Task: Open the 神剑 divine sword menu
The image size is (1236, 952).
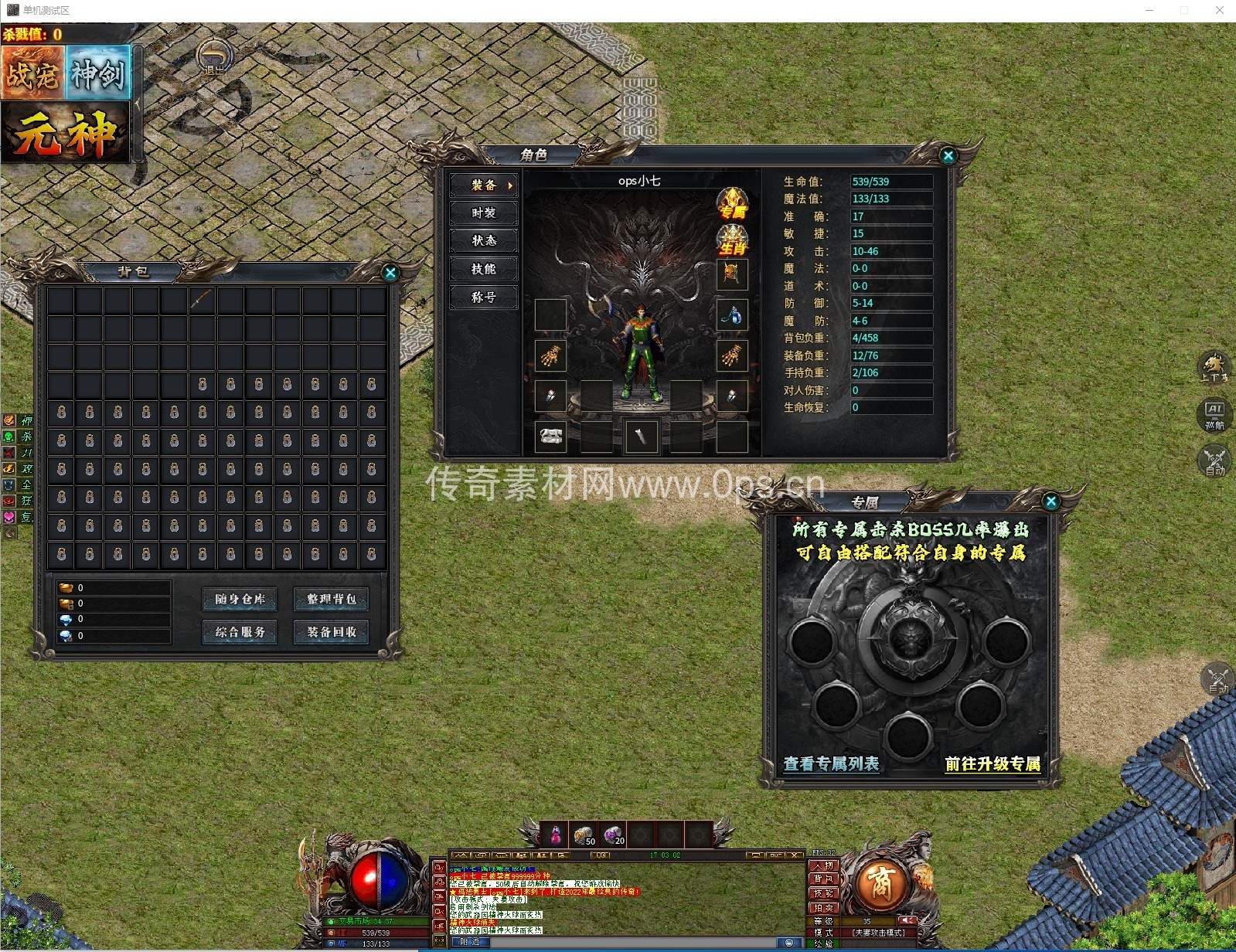Action: 99,73
